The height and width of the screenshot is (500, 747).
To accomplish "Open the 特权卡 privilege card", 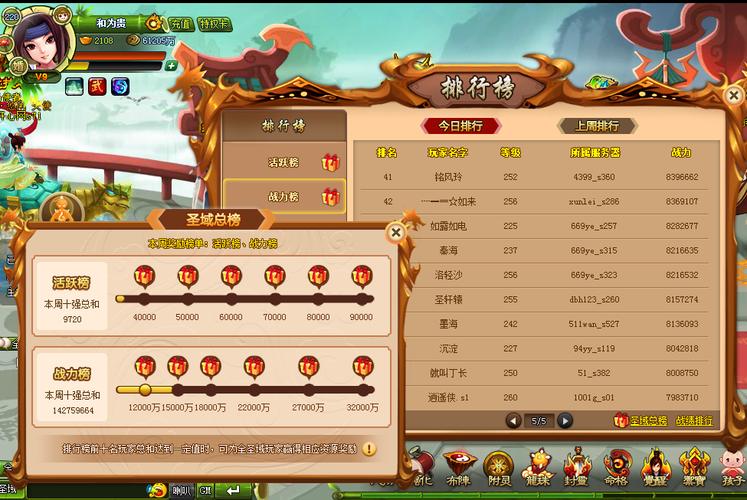I will [214, 23].
